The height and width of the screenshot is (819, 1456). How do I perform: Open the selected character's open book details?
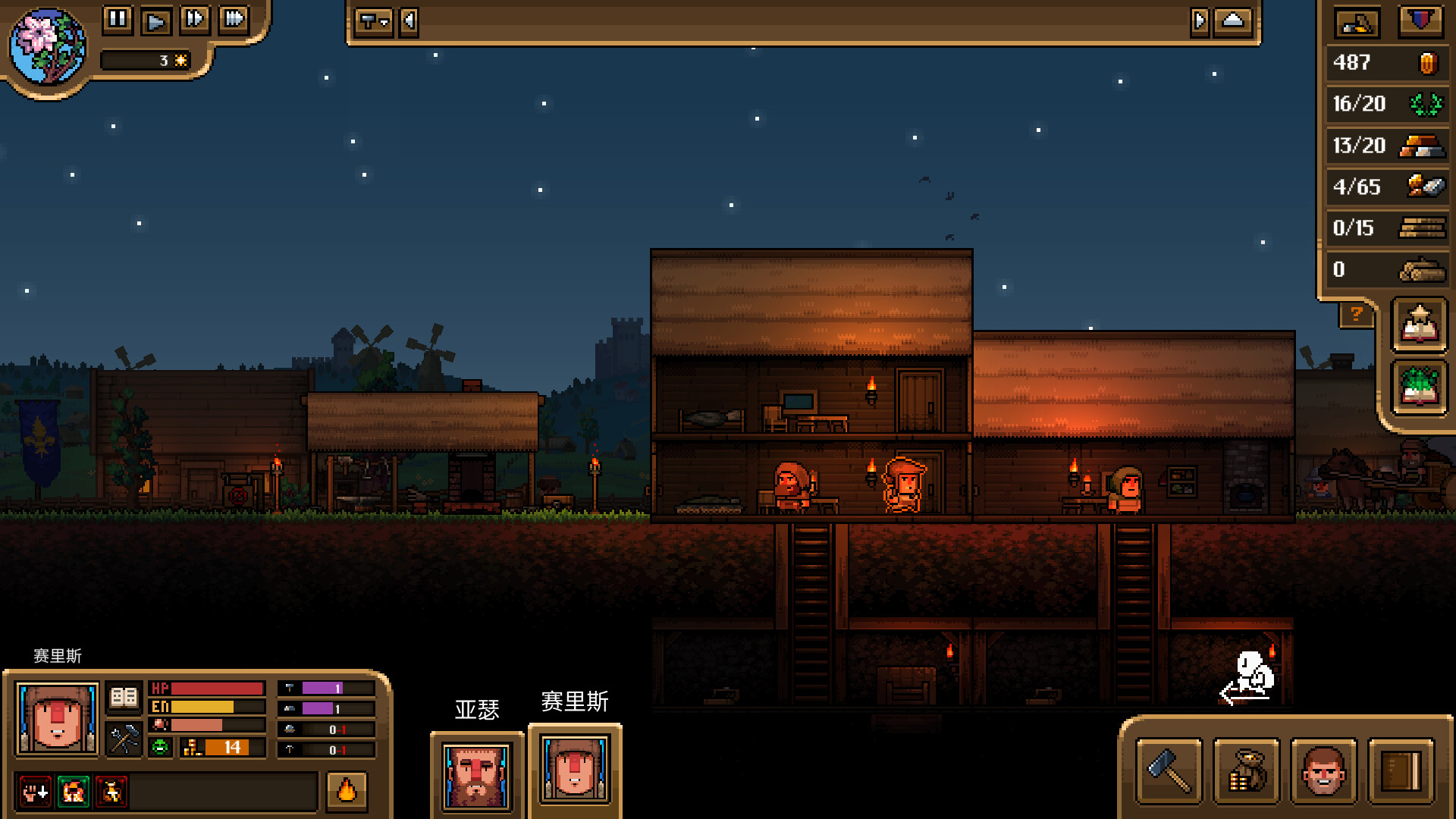[124, 697]
